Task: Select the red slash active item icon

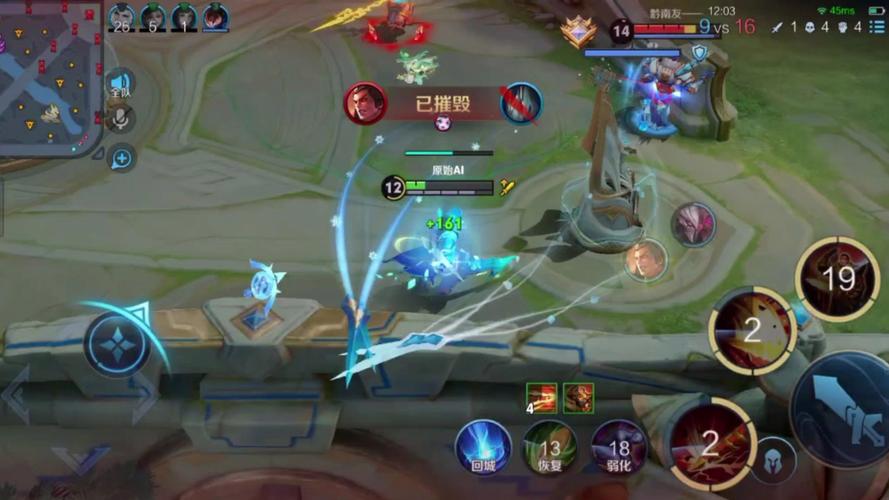Action: 543,397
